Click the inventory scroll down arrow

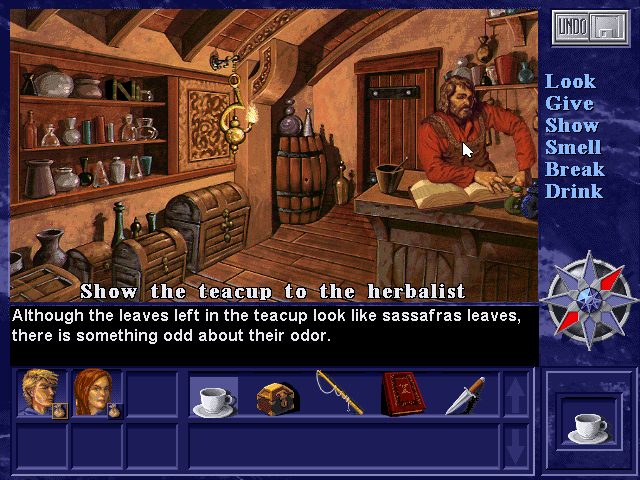(515, 446)
